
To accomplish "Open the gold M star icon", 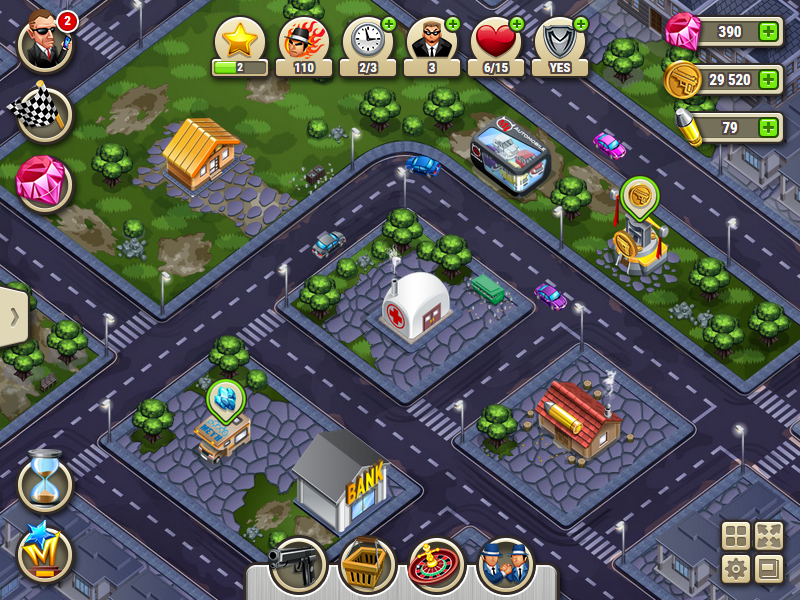I will pyautogui.click(x=45, y=553).
